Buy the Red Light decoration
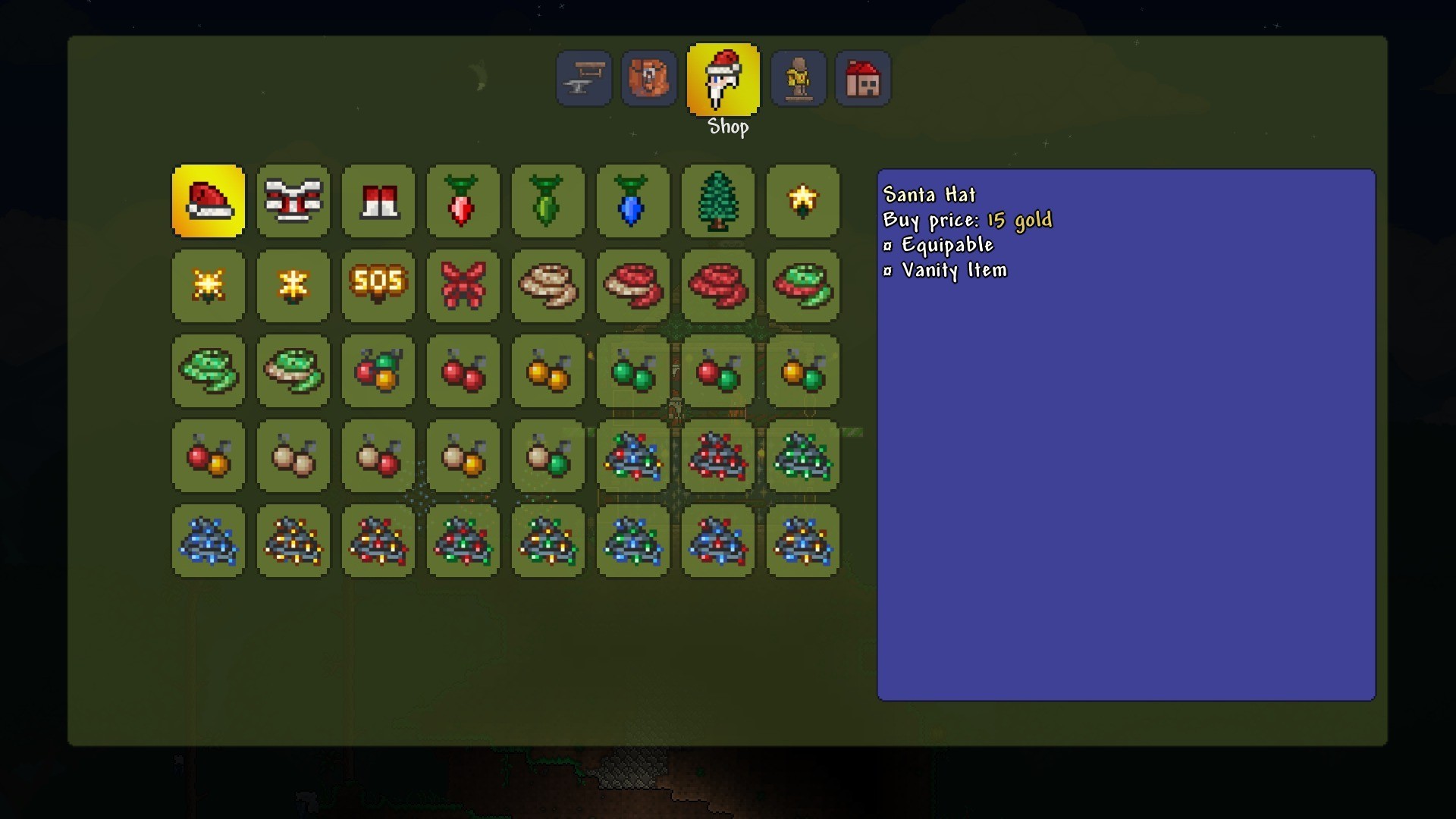Image resolution: width=1456 pixels, height=819 pixels. click(x=463, y=202)
